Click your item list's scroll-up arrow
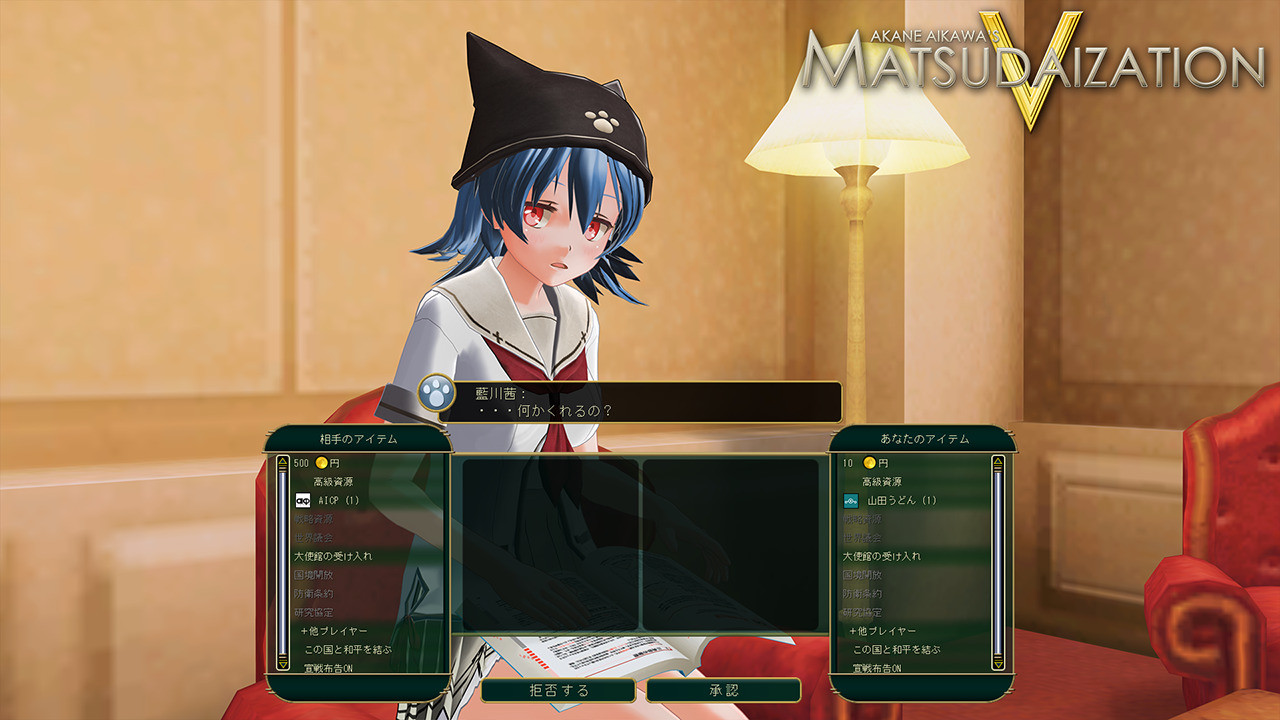The width and height of the screenshot is (1280, 720). click(x=997, y=463)
